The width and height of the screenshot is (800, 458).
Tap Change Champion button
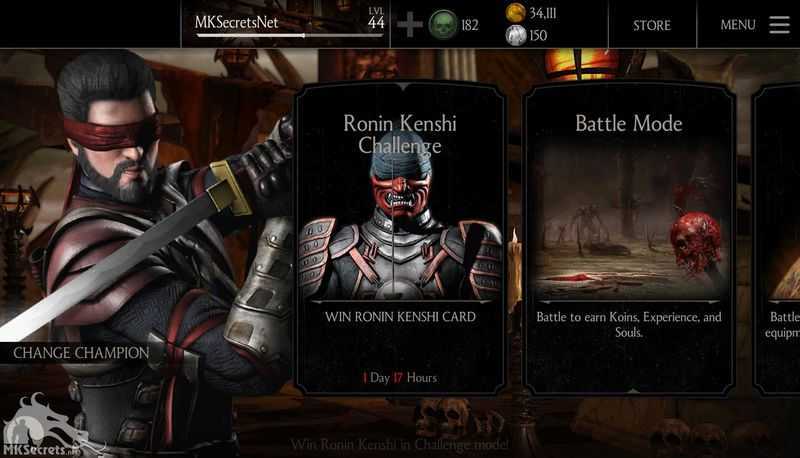80,353
